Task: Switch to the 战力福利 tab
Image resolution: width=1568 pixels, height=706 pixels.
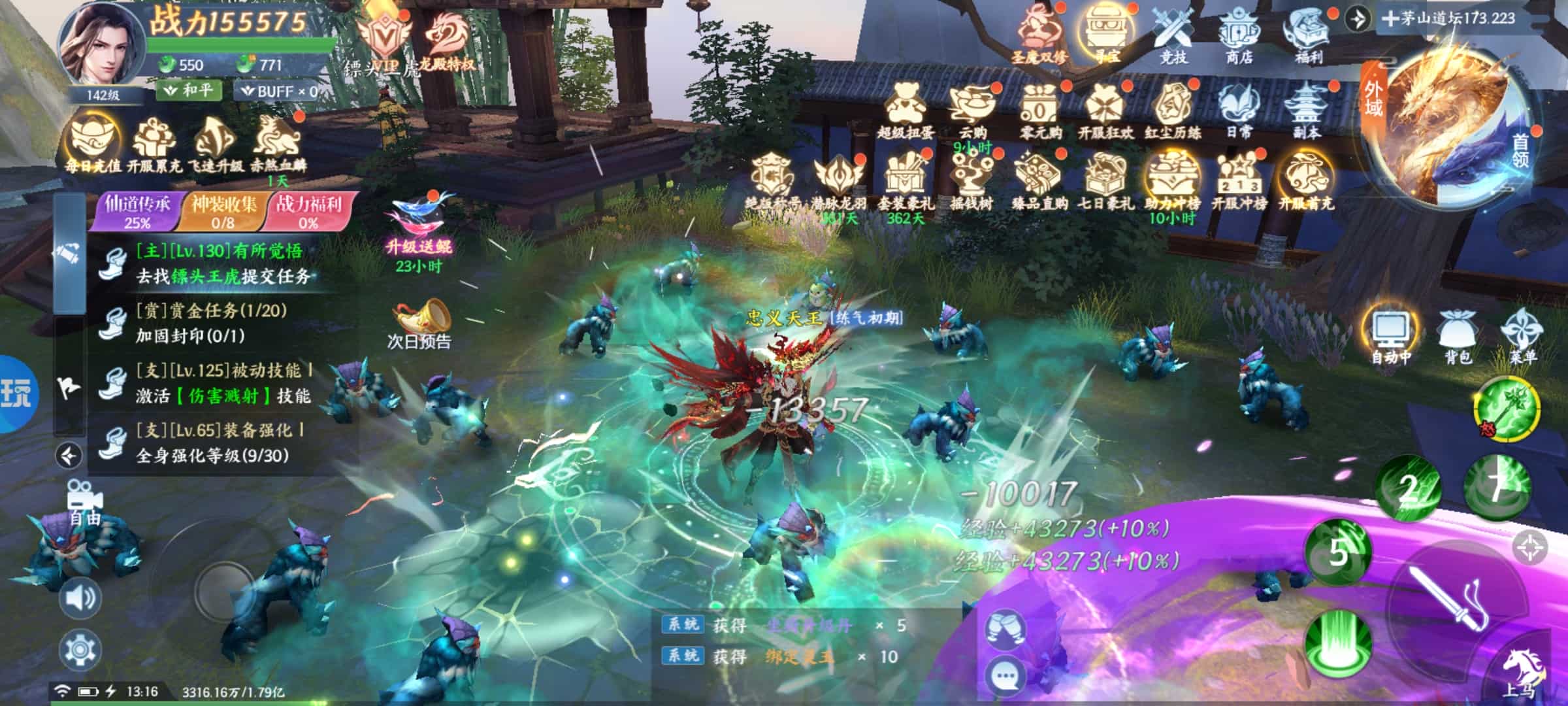Action: 308,211
